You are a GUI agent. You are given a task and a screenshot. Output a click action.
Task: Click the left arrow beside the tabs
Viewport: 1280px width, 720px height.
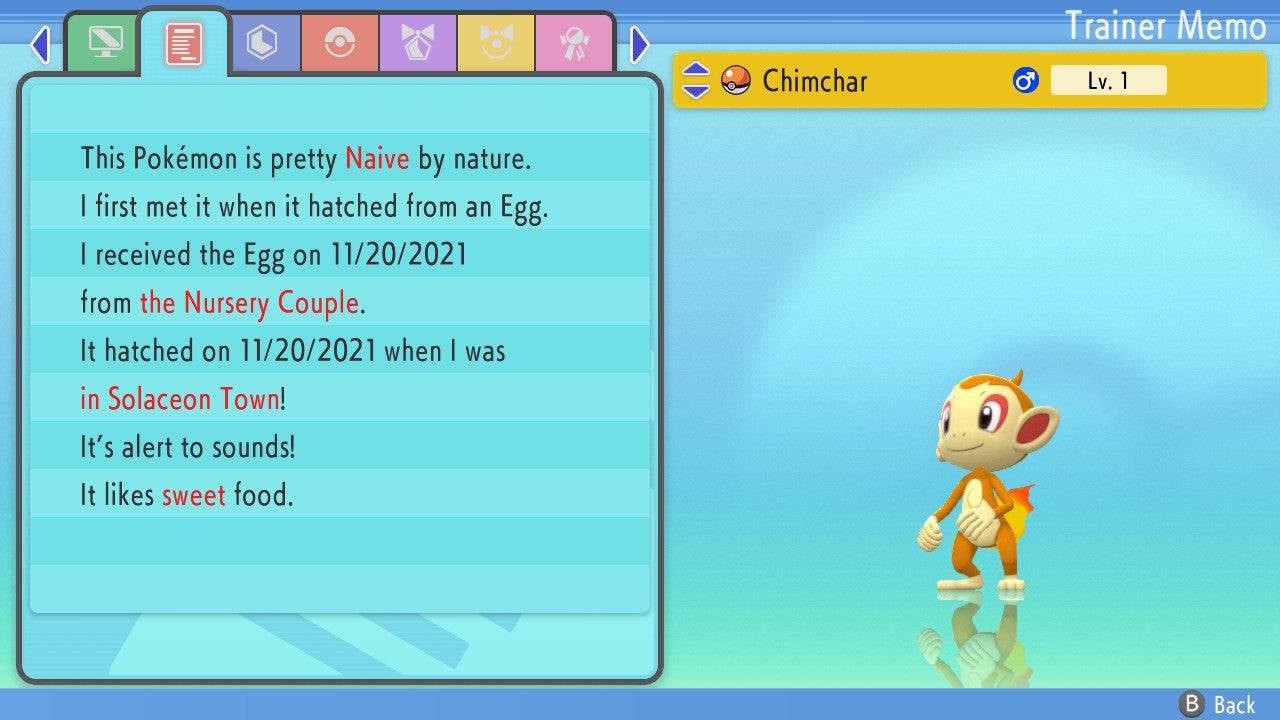(x=41, y=44)
